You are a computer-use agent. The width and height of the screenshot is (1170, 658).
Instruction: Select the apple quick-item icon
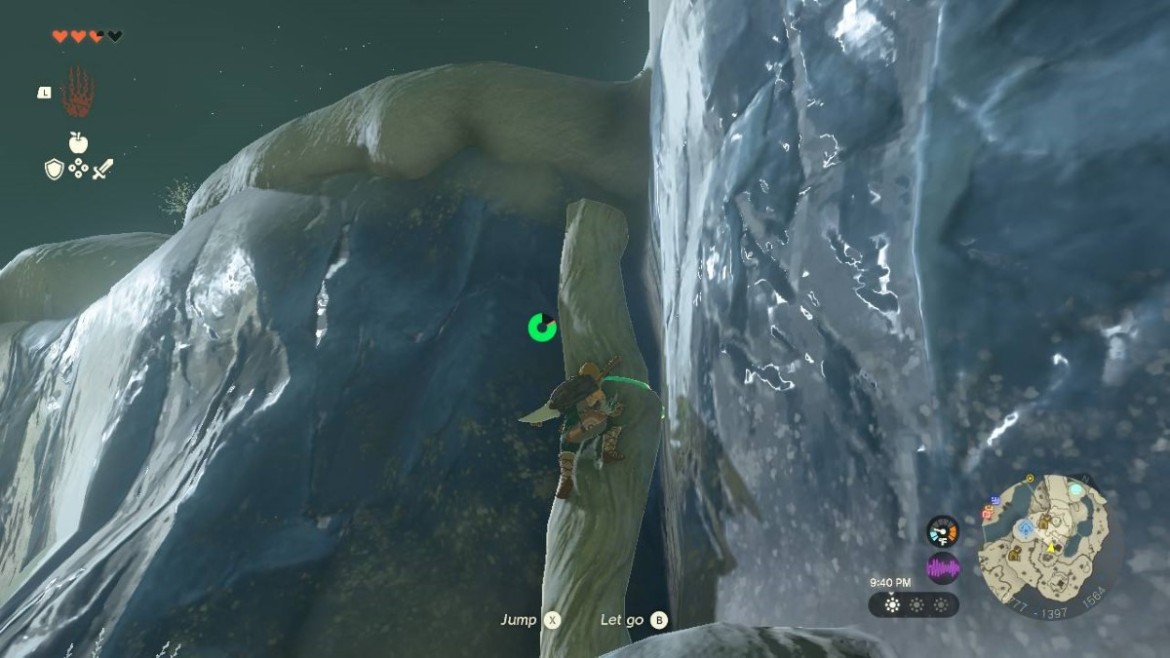(78, 143)
